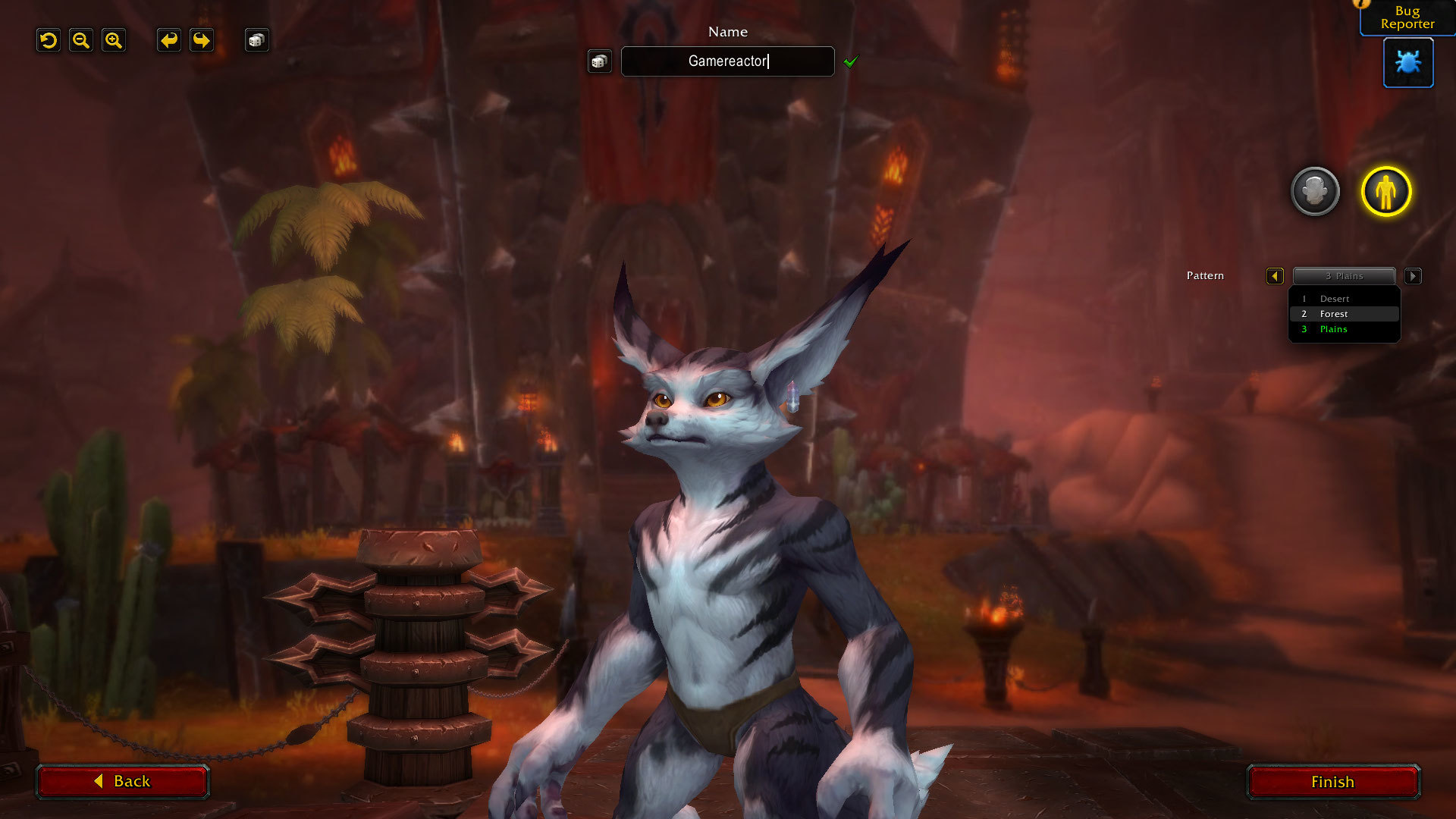This screenshot has height=819, width=1456.
Task: Zoom in with the magnifier plus icon
Action: pyautogui.click(x=114, y=40)
